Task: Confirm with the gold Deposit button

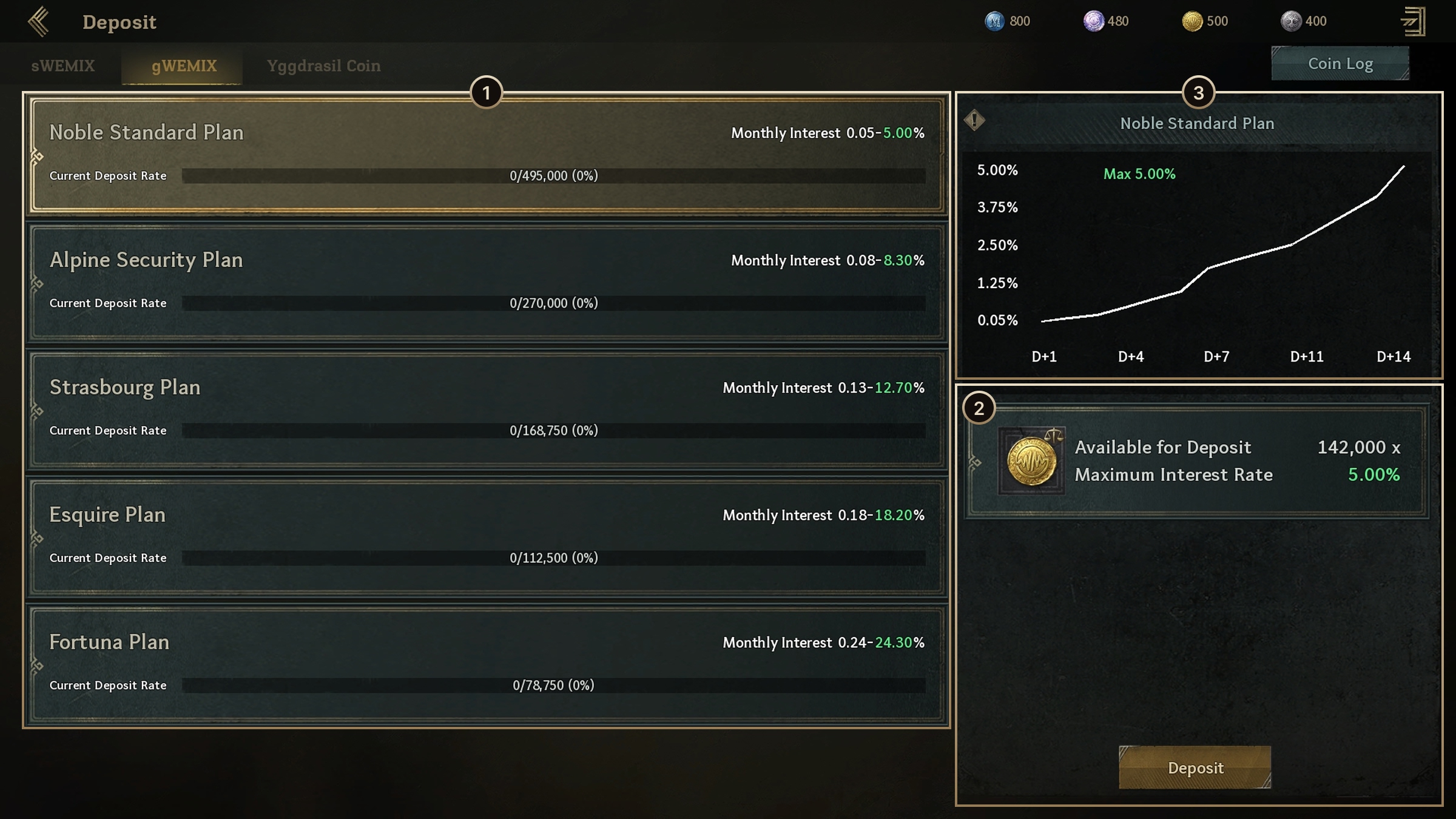Action: point(1195,767)
